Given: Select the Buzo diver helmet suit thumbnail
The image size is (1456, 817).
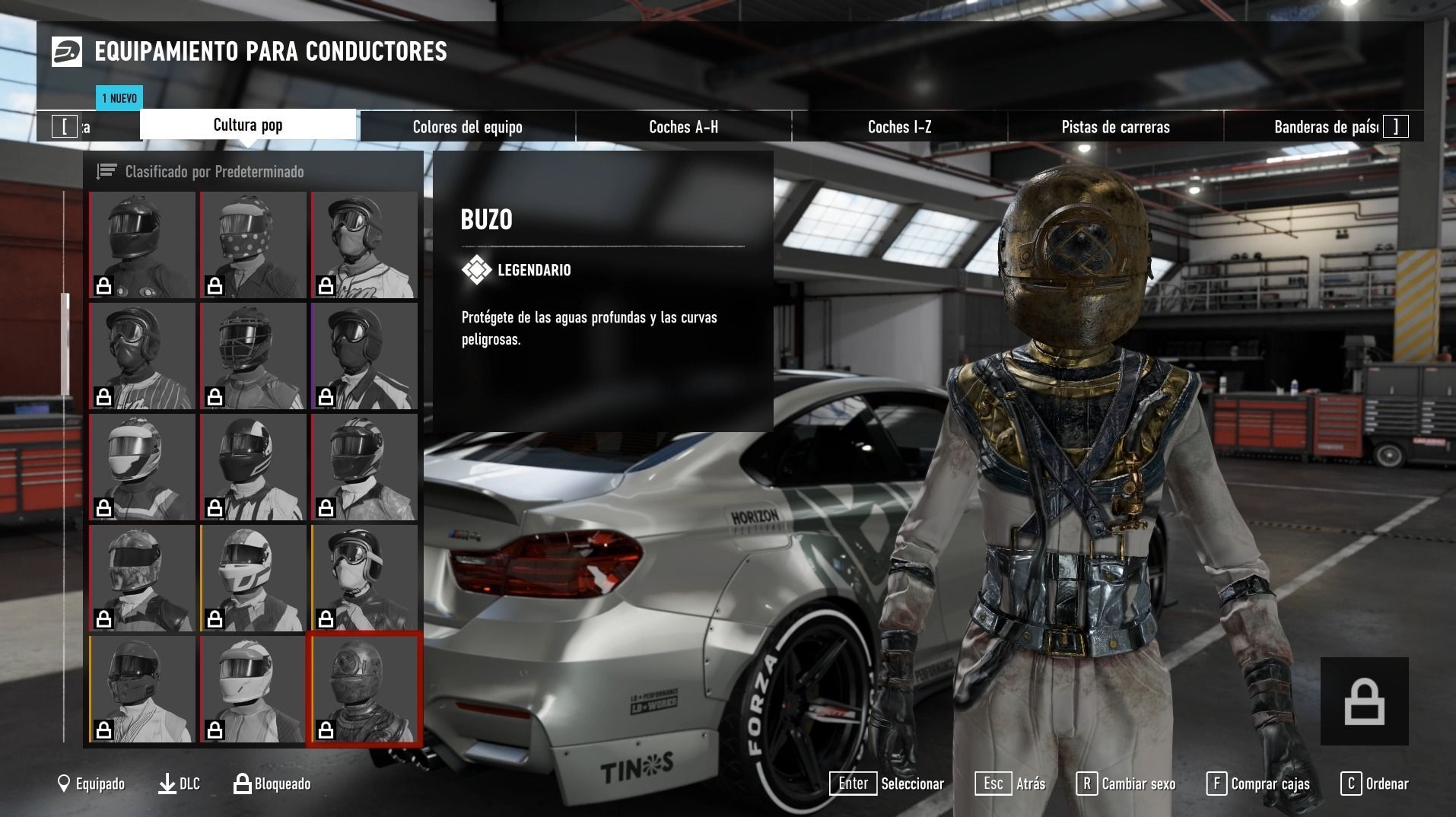Looking at the screenshot, I should coord(364,690).
